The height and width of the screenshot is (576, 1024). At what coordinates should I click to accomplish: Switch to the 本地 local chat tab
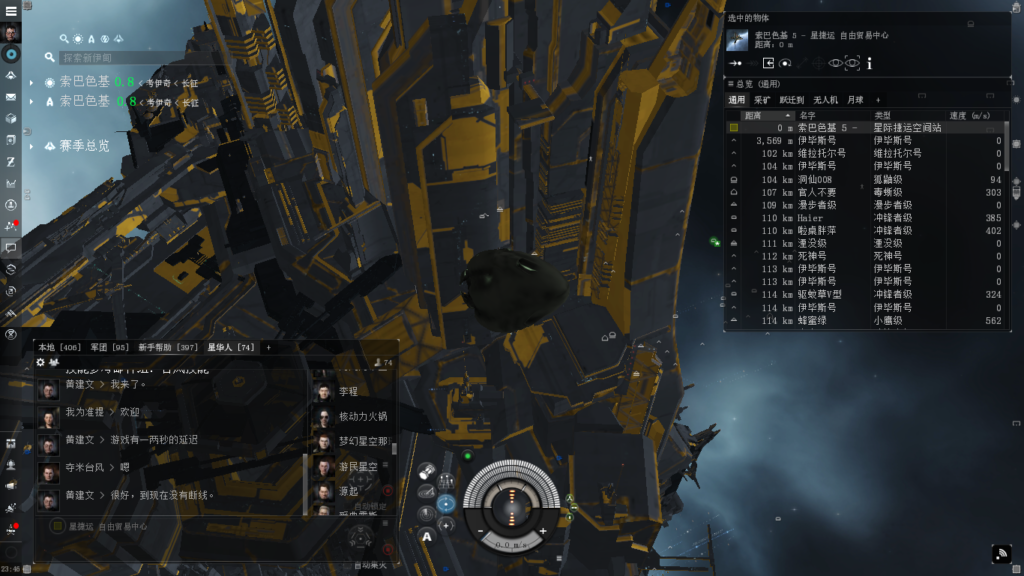point(58,347)
